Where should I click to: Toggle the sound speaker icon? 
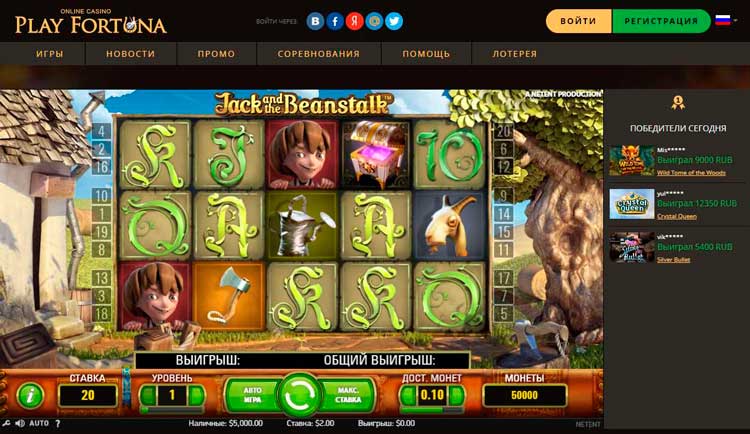[x=19, y=424]
